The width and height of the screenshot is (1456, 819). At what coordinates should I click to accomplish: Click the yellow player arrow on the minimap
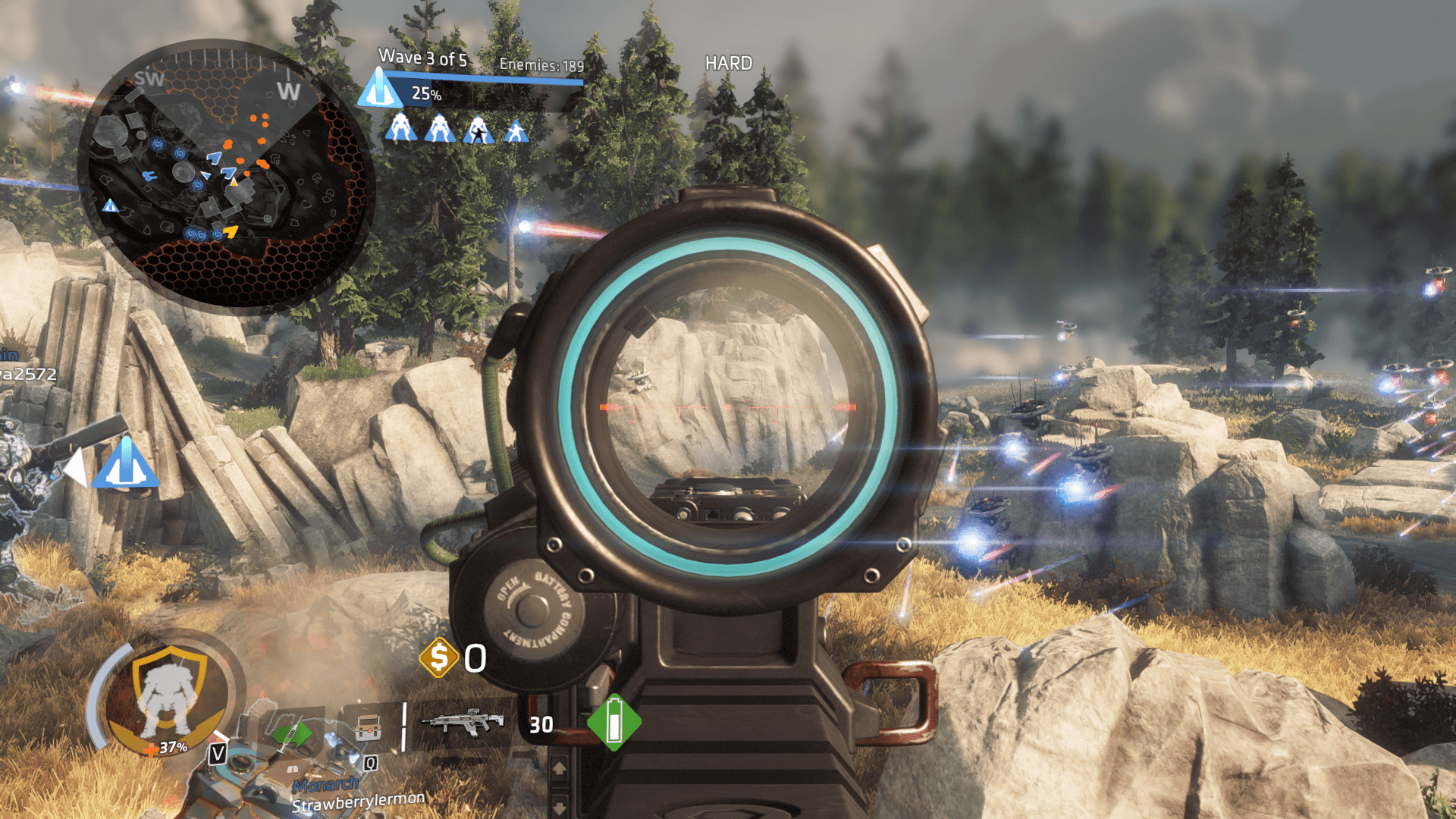[x=231, y=231]
